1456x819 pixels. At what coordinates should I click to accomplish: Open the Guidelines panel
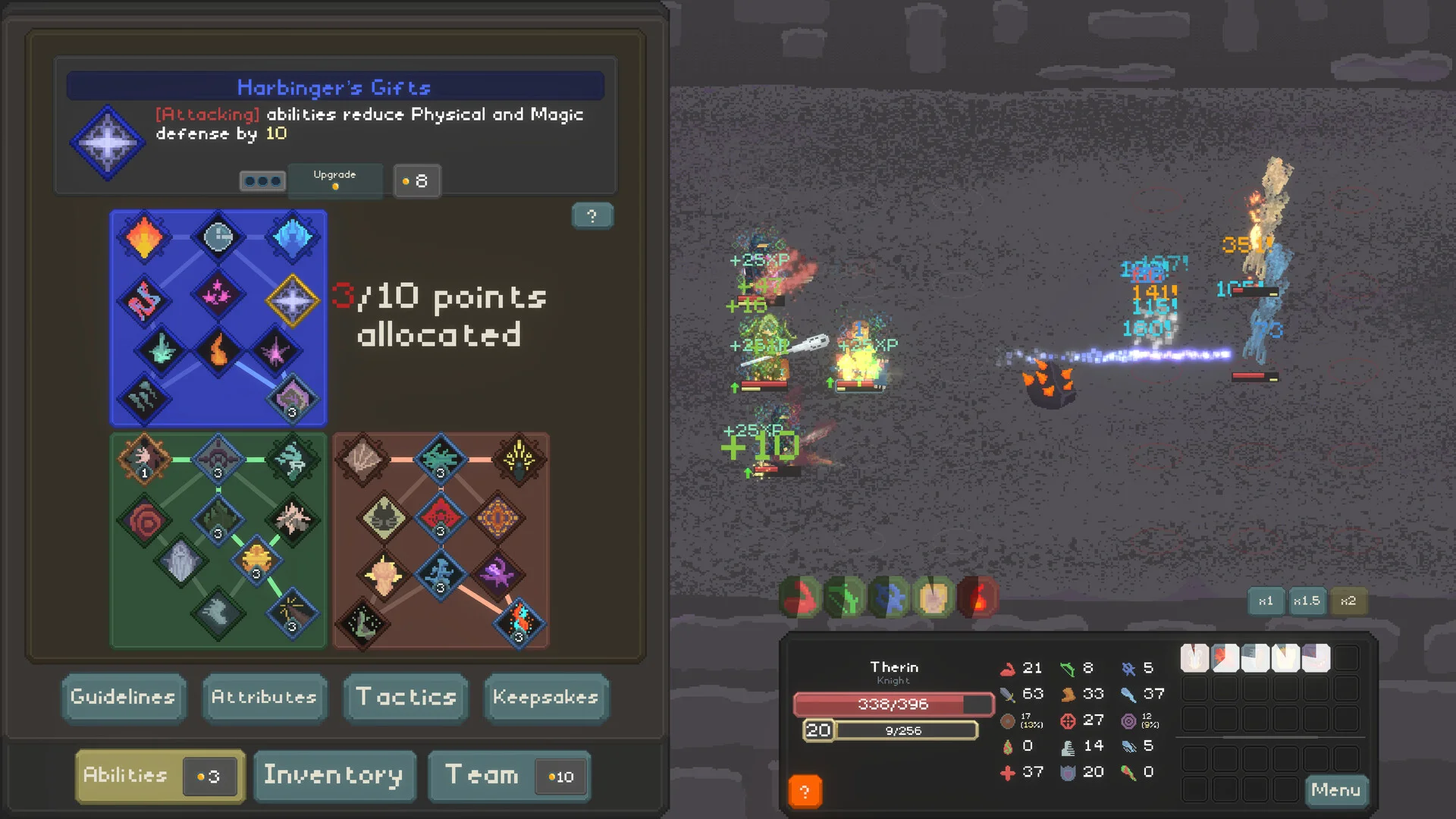(x=124, y=697)
